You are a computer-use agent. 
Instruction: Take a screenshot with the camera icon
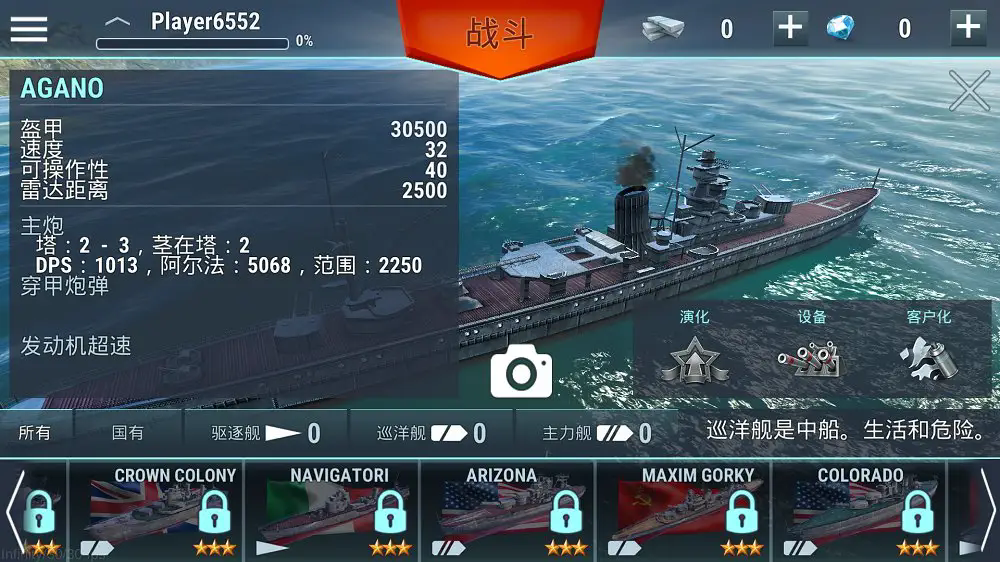[x=521, y=372]
